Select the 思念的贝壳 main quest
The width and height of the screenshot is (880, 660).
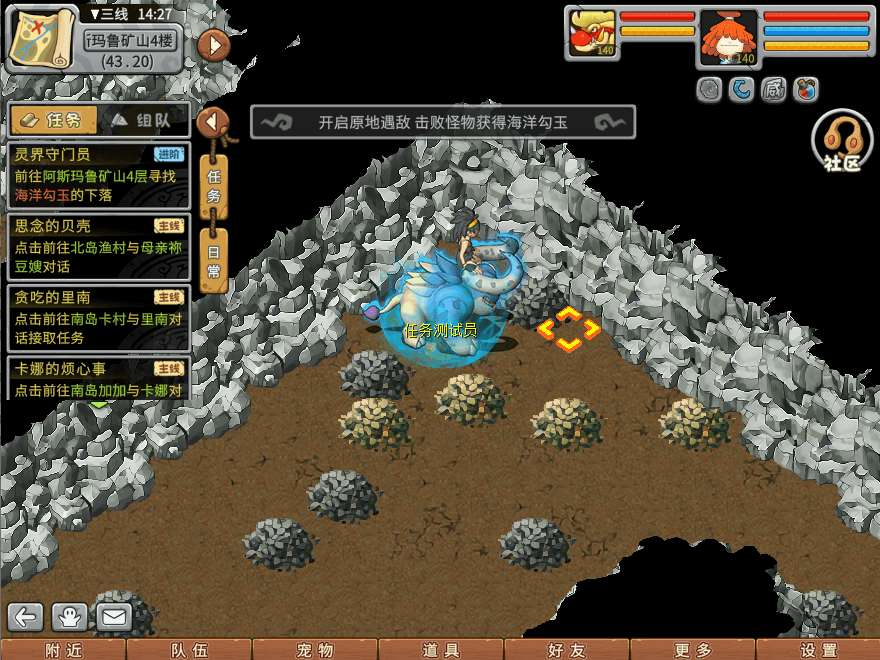coord(98,246)
